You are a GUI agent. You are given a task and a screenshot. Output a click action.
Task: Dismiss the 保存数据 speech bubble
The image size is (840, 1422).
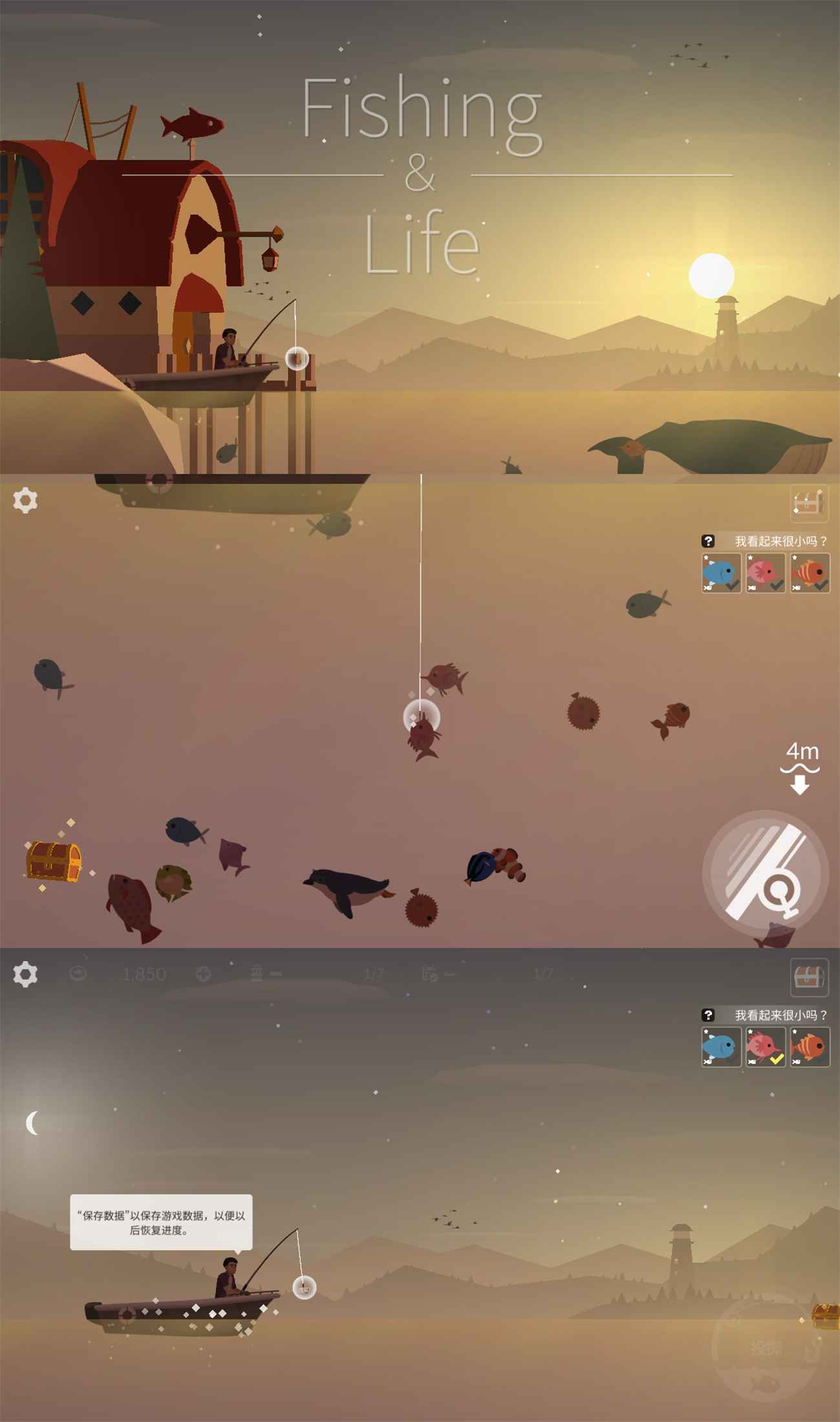[161, 1222]
